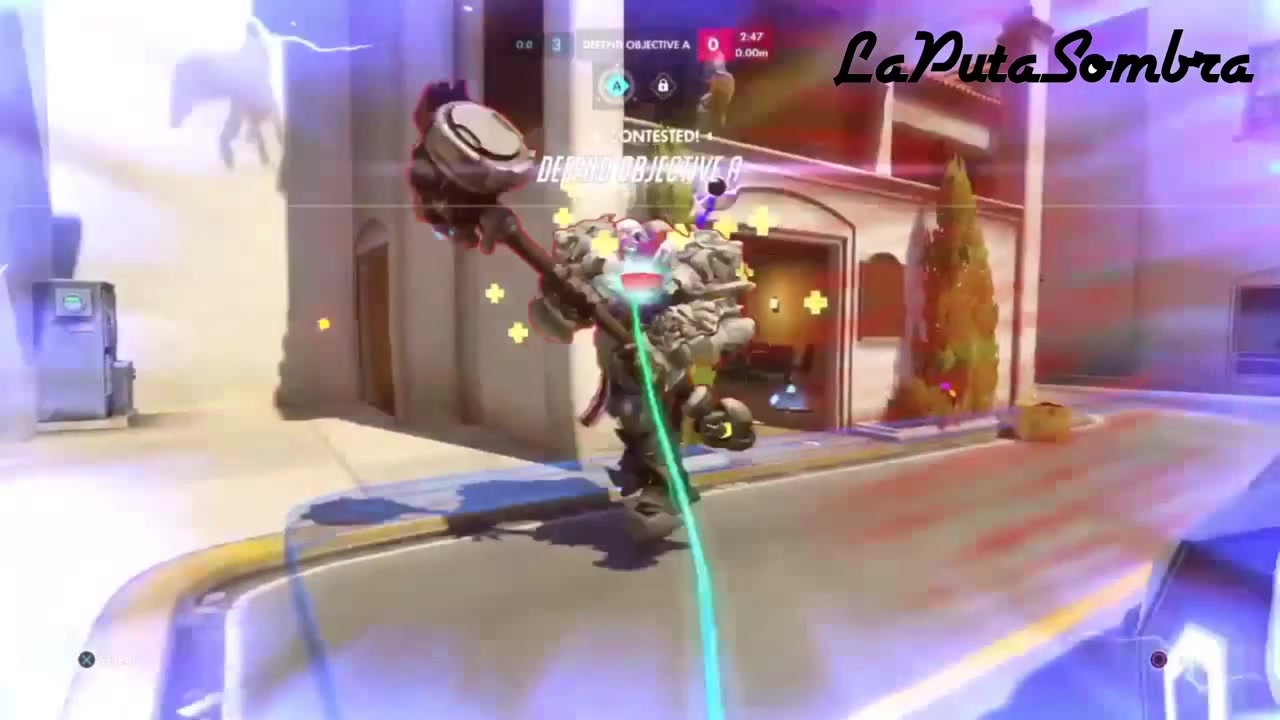
Task: Toggle the contested status flash
Action: click(655, 135)
